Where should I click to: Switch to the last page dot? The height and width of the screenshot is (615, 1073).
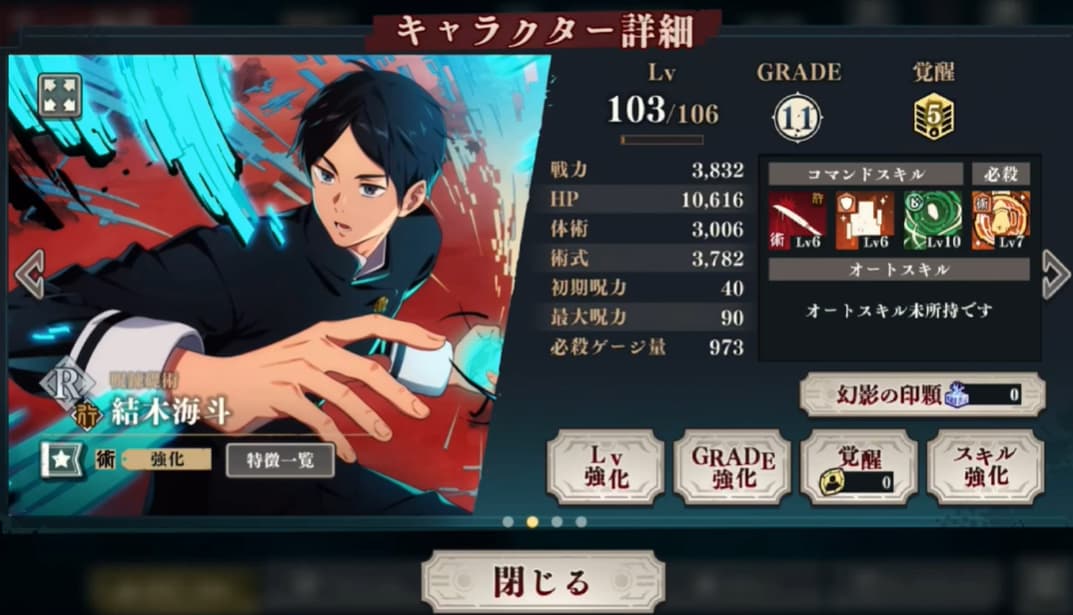pyautogui.click(x=581, y=522)
